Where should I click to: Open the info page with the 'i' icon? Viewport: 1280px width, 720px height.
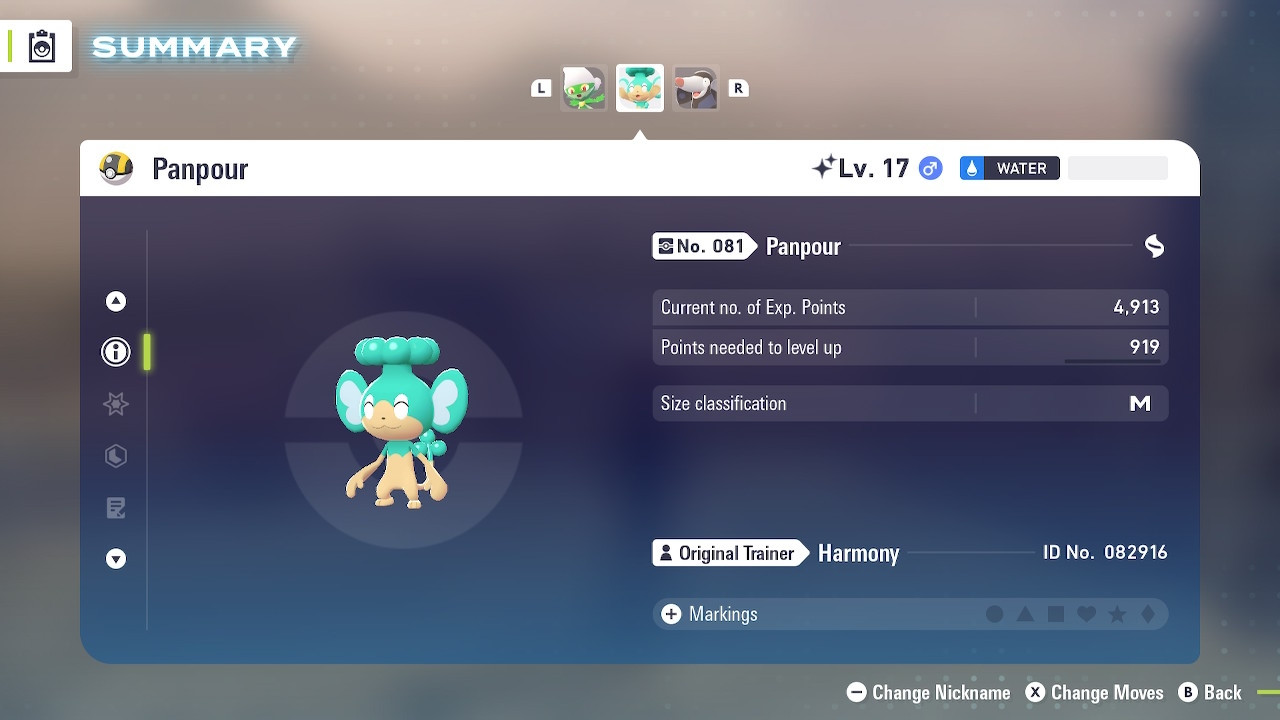tap(116, 352)
